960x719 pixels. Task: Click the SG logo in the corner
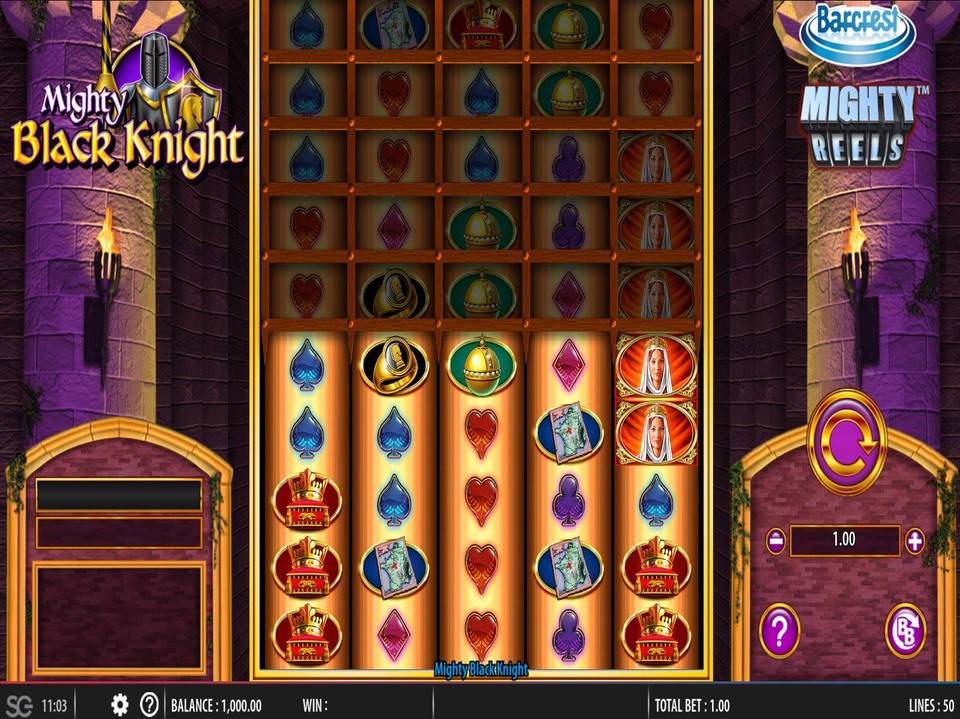(19, 705)
